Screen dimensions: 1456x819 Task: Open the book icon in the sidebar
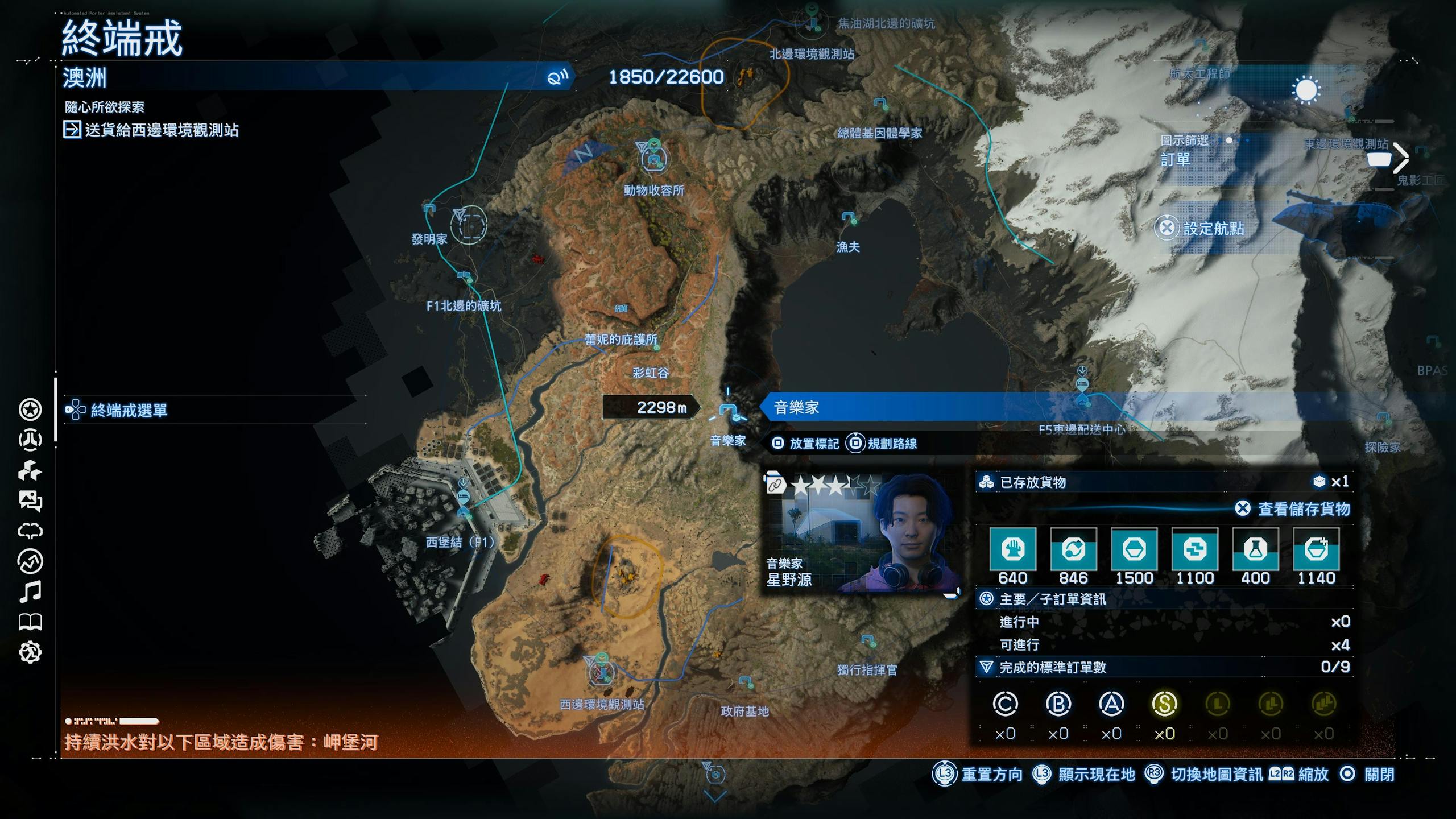(30, 622)
